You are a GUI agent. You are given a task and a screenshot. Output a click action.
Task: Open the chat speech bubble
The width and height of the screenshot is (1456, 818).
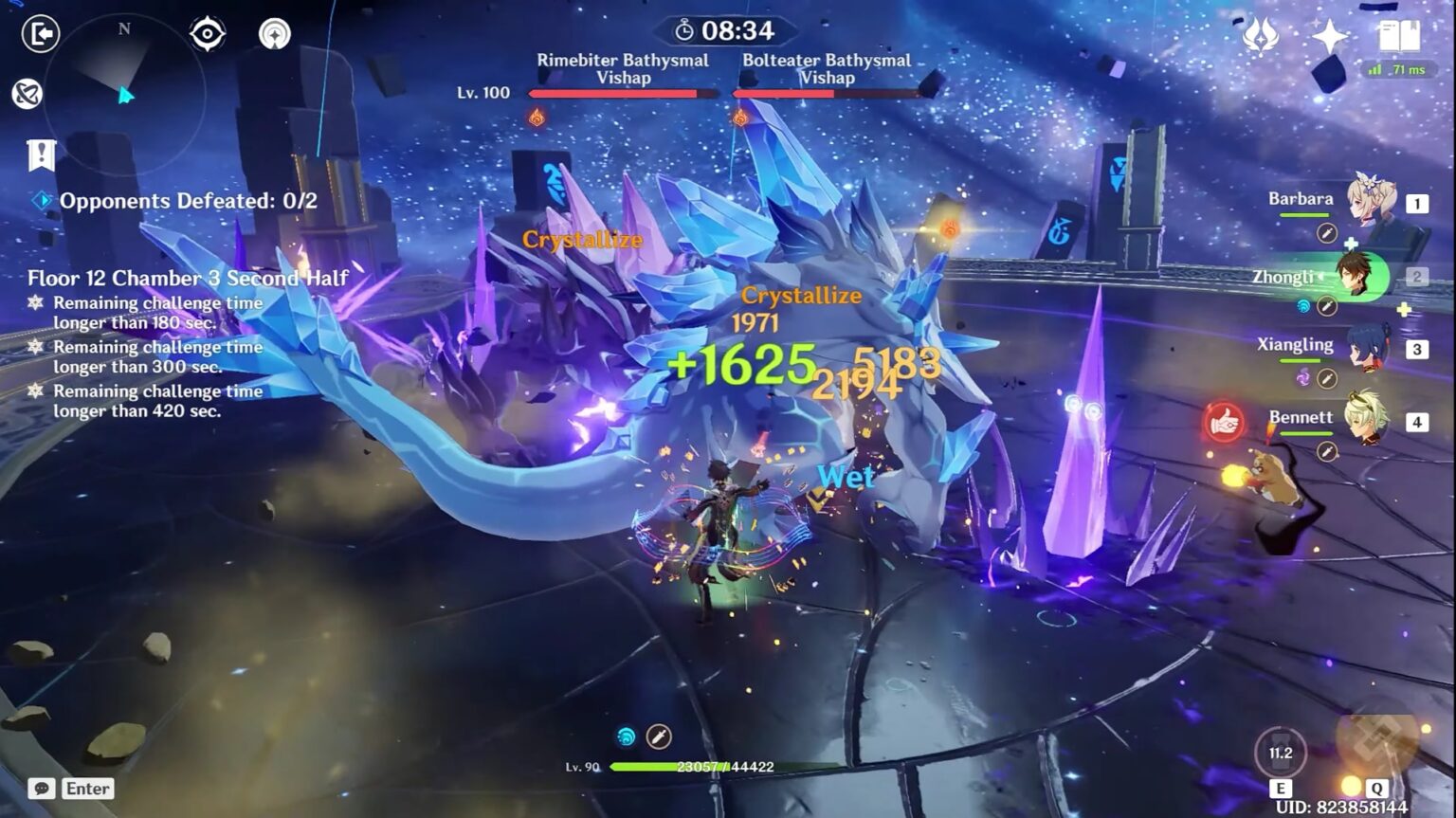(41, 789)
